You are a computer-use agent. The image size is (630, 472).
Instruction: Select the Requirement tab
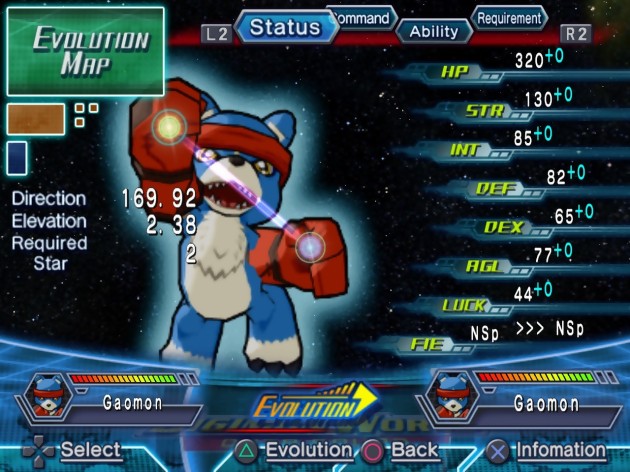[x=509, y=18]
